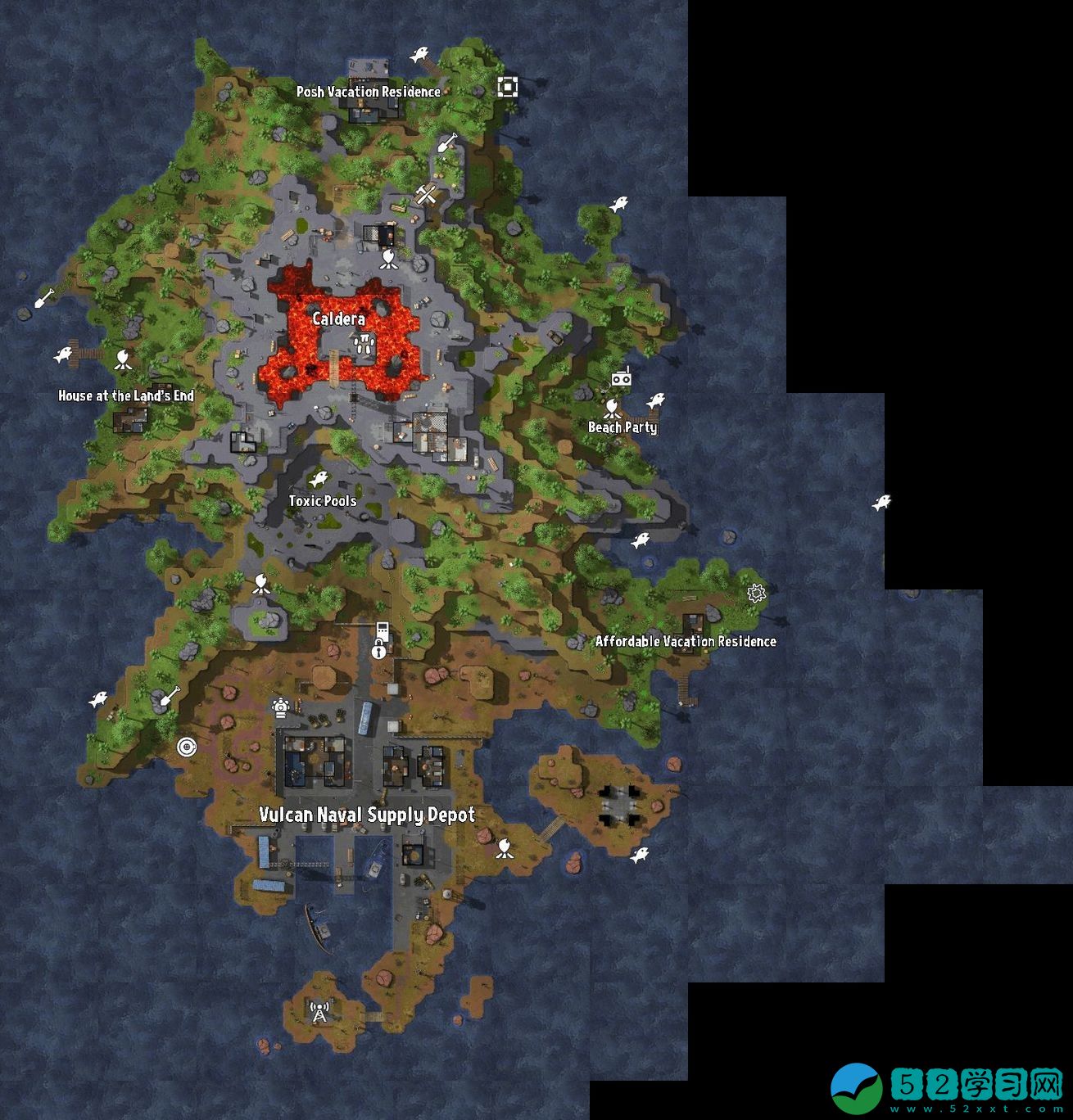
Task: Click the gear marker near Affordable Vacation Residence
Action: click(754, 591)
